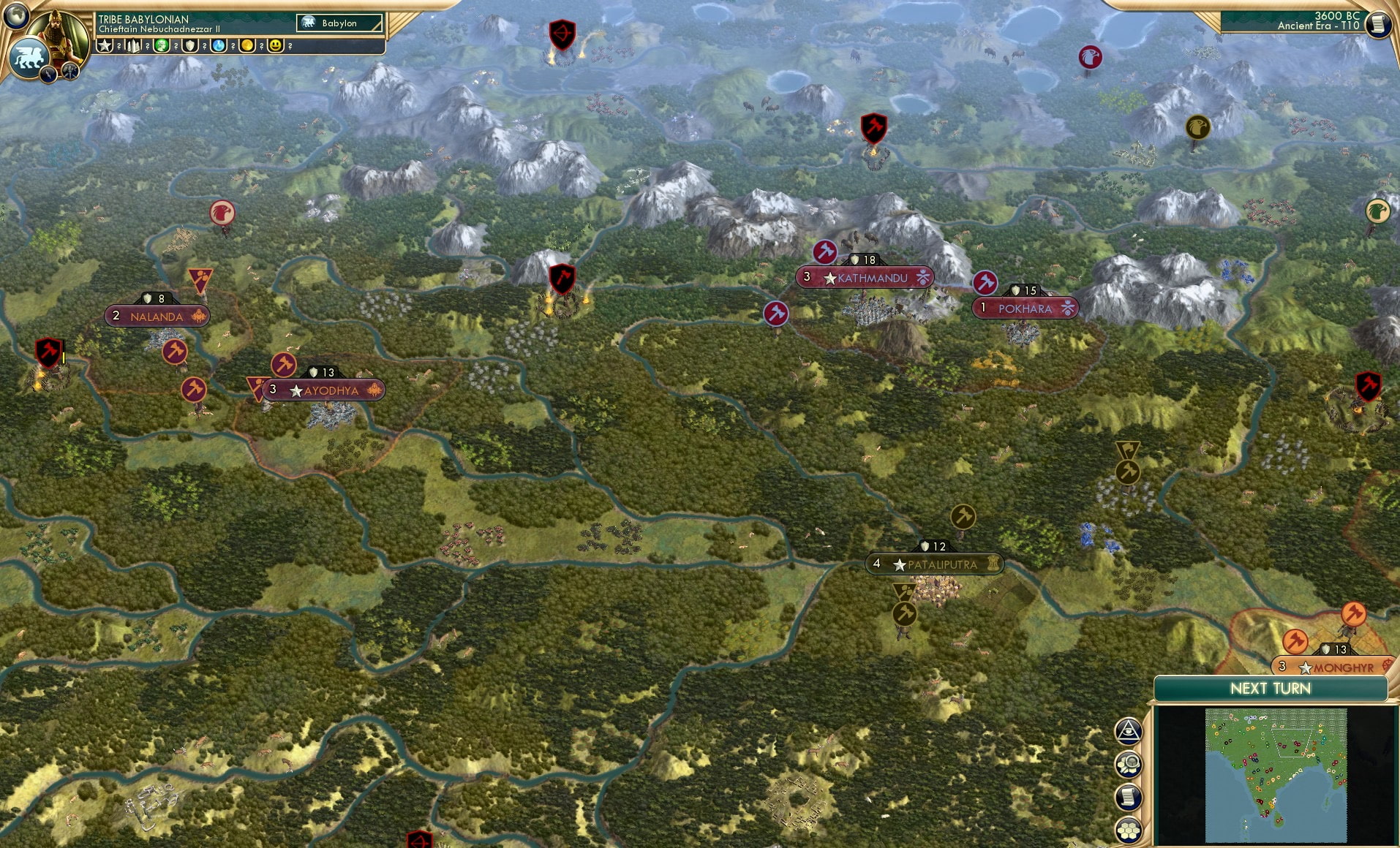Open the scroll log button beside the minimap
1400x848 pixels.
coord(1129,795)
